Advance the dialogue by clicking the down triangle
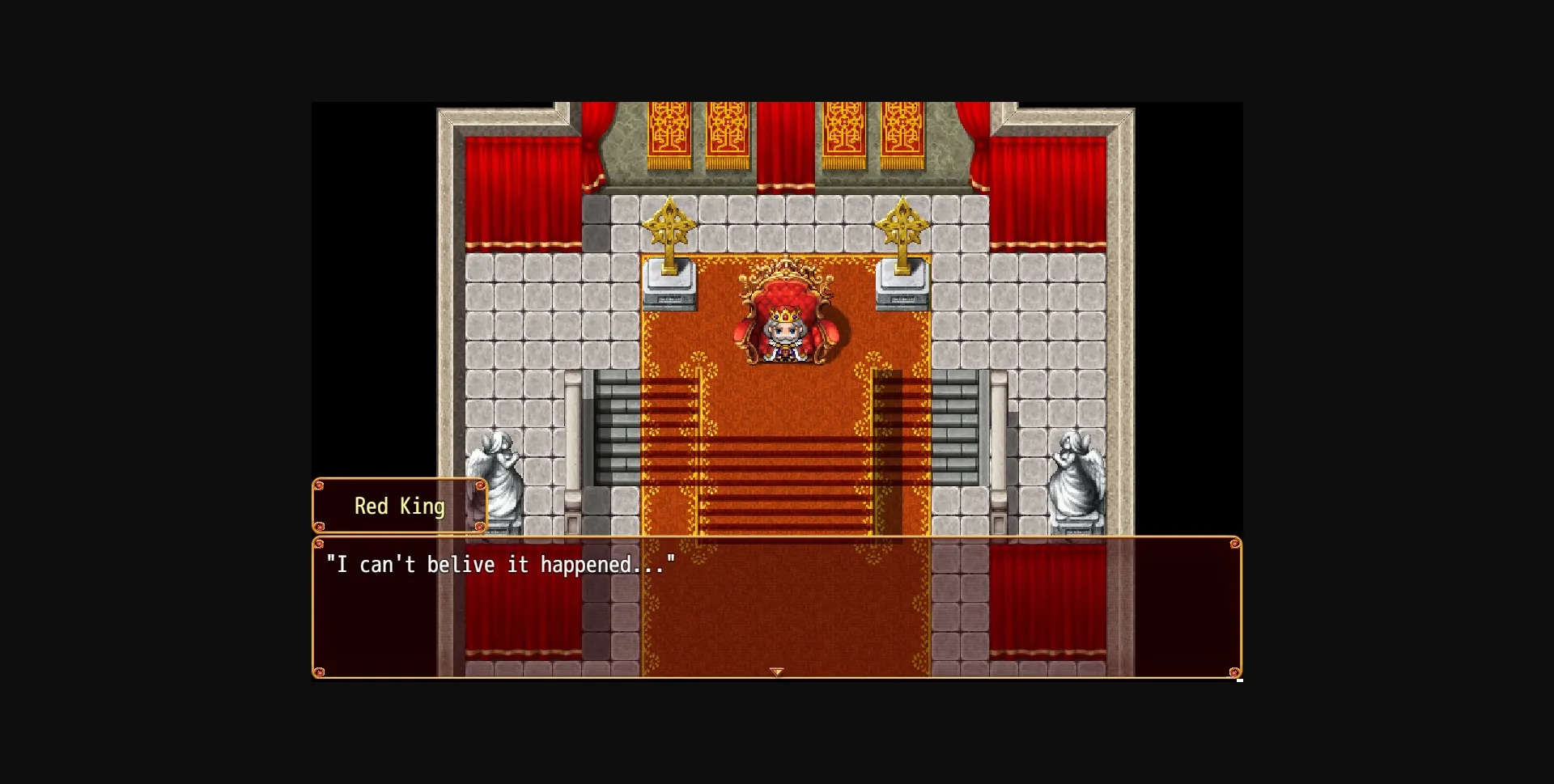 click(x=777, y=670)
